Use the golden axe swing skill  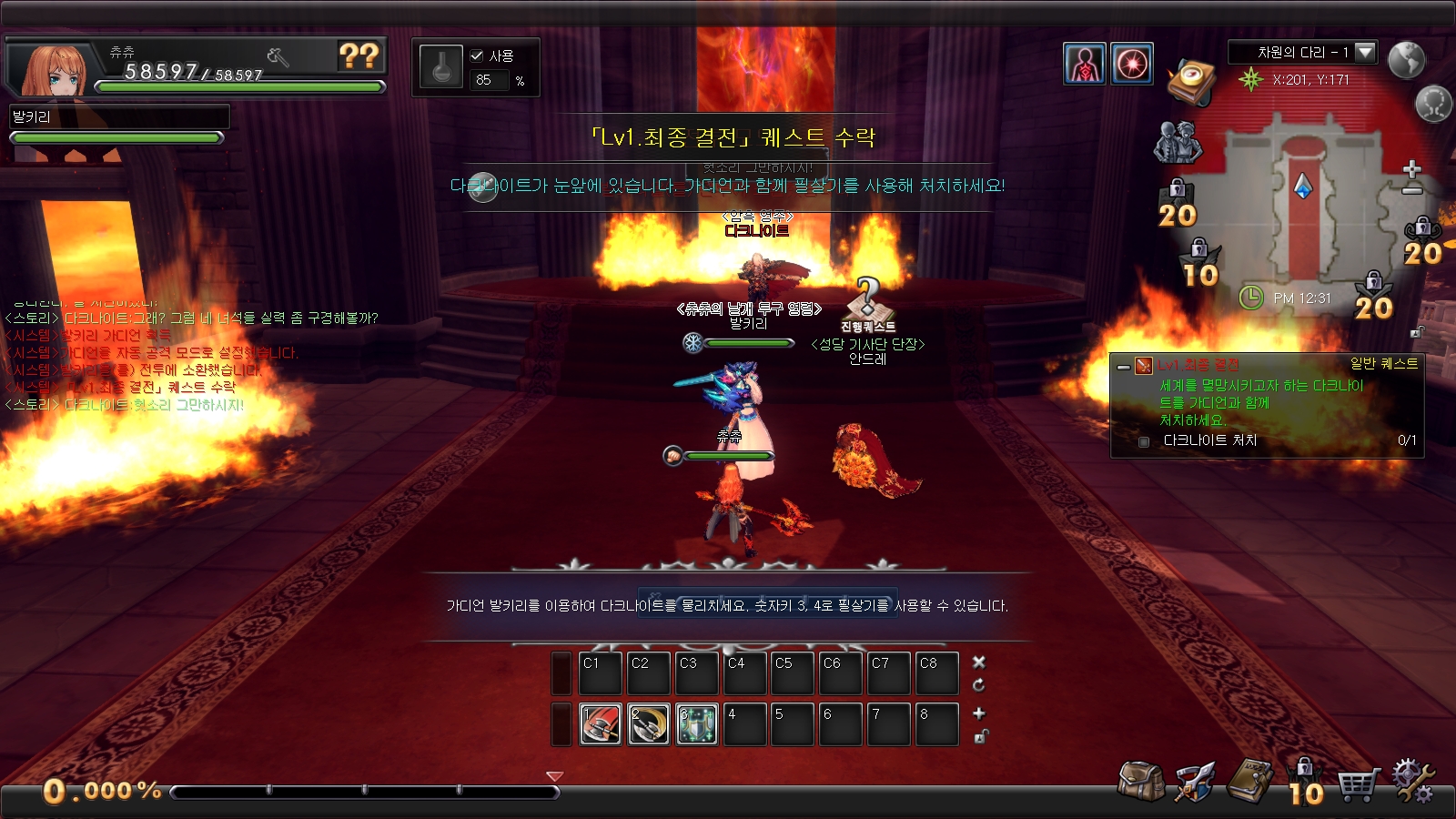click(649, 724)
